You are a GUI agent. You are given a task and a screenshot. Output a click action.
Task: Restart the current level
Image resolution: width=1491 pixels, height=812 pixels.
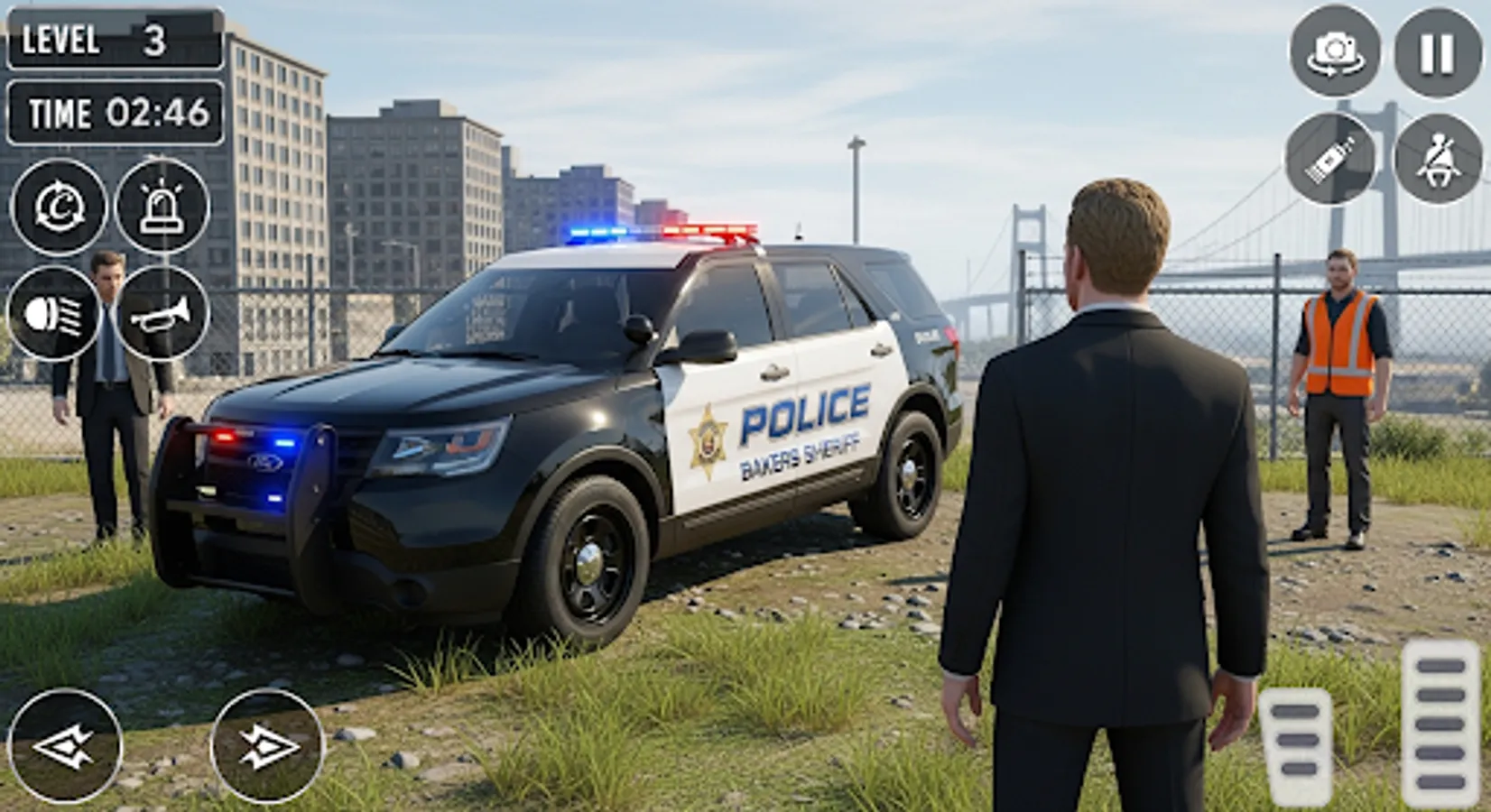(58, 210)
